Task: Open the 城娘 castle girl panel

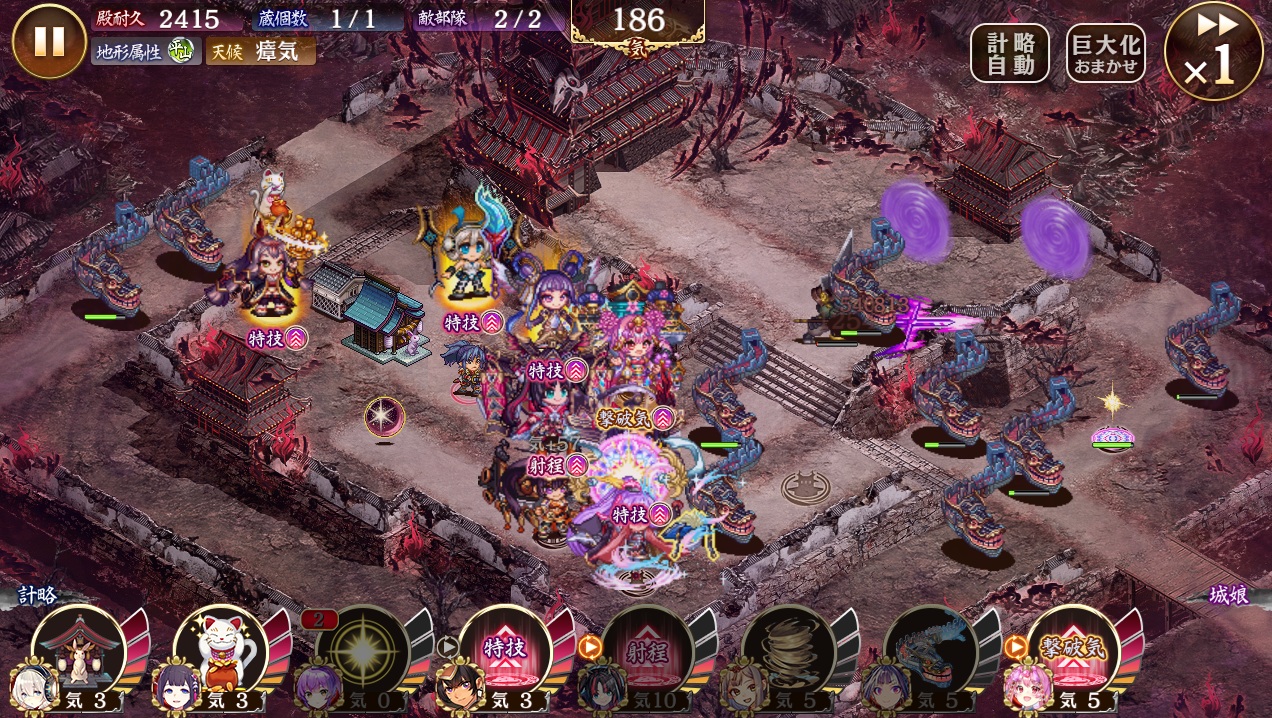Action: [x=1228, y=596]
